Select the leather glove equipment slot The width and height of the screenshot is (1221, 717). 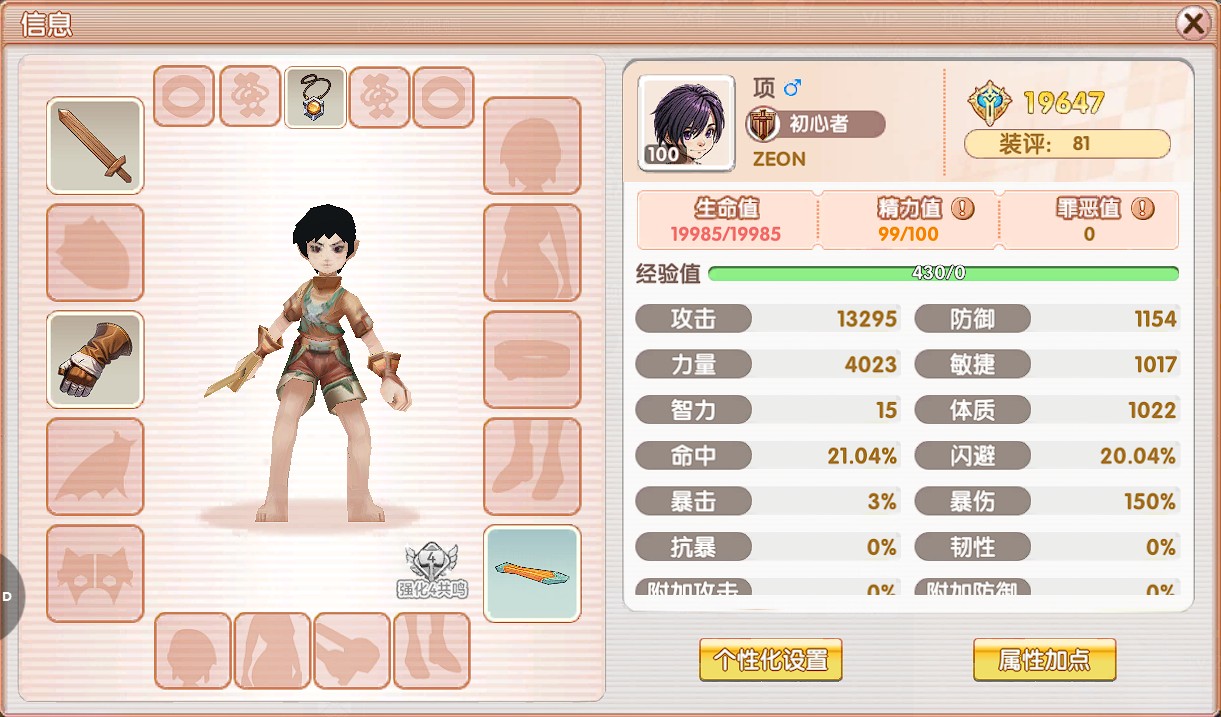[x=95, y=360]
